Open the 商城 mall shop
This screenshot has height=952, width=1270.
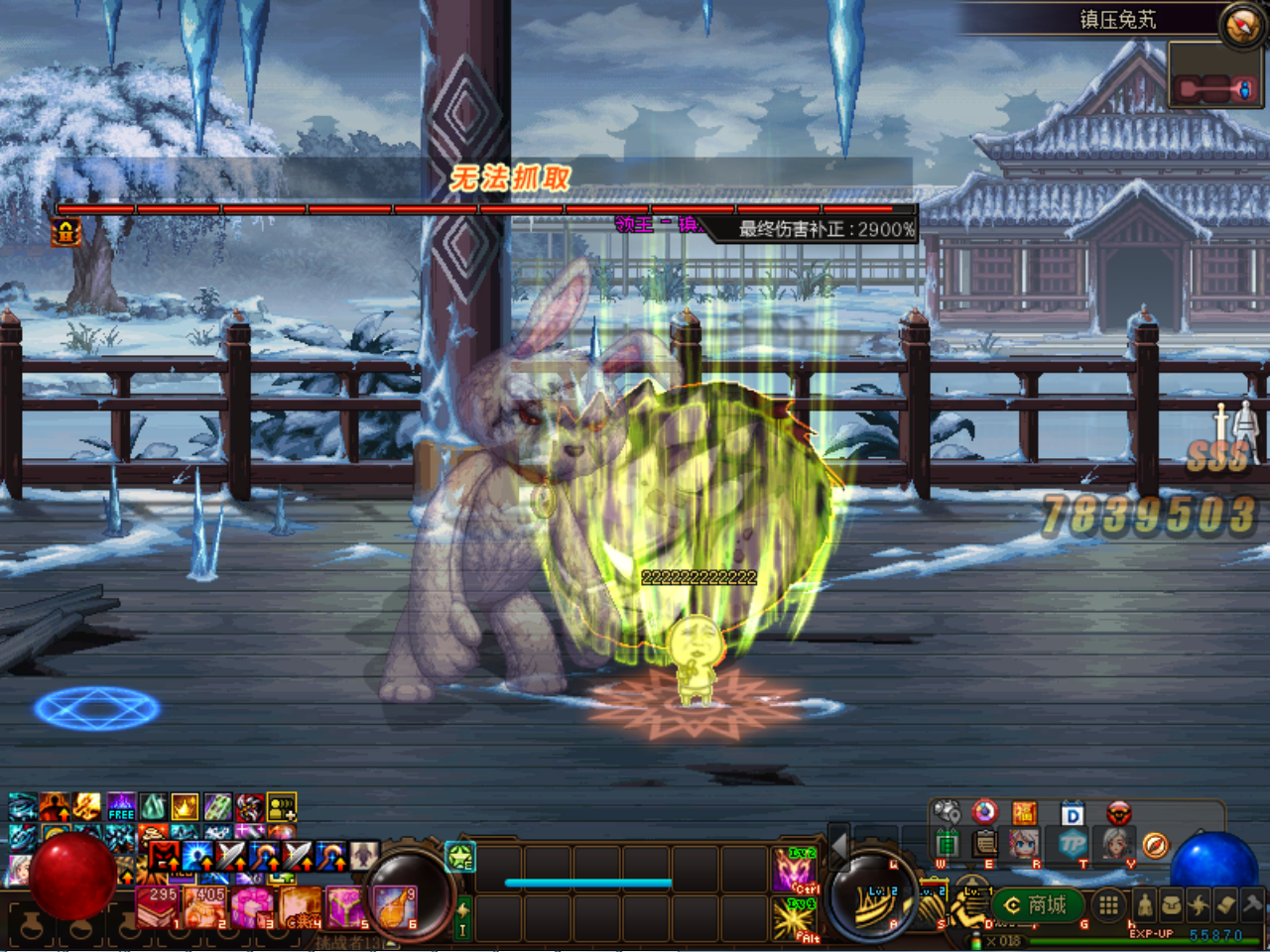[1040, 905]
